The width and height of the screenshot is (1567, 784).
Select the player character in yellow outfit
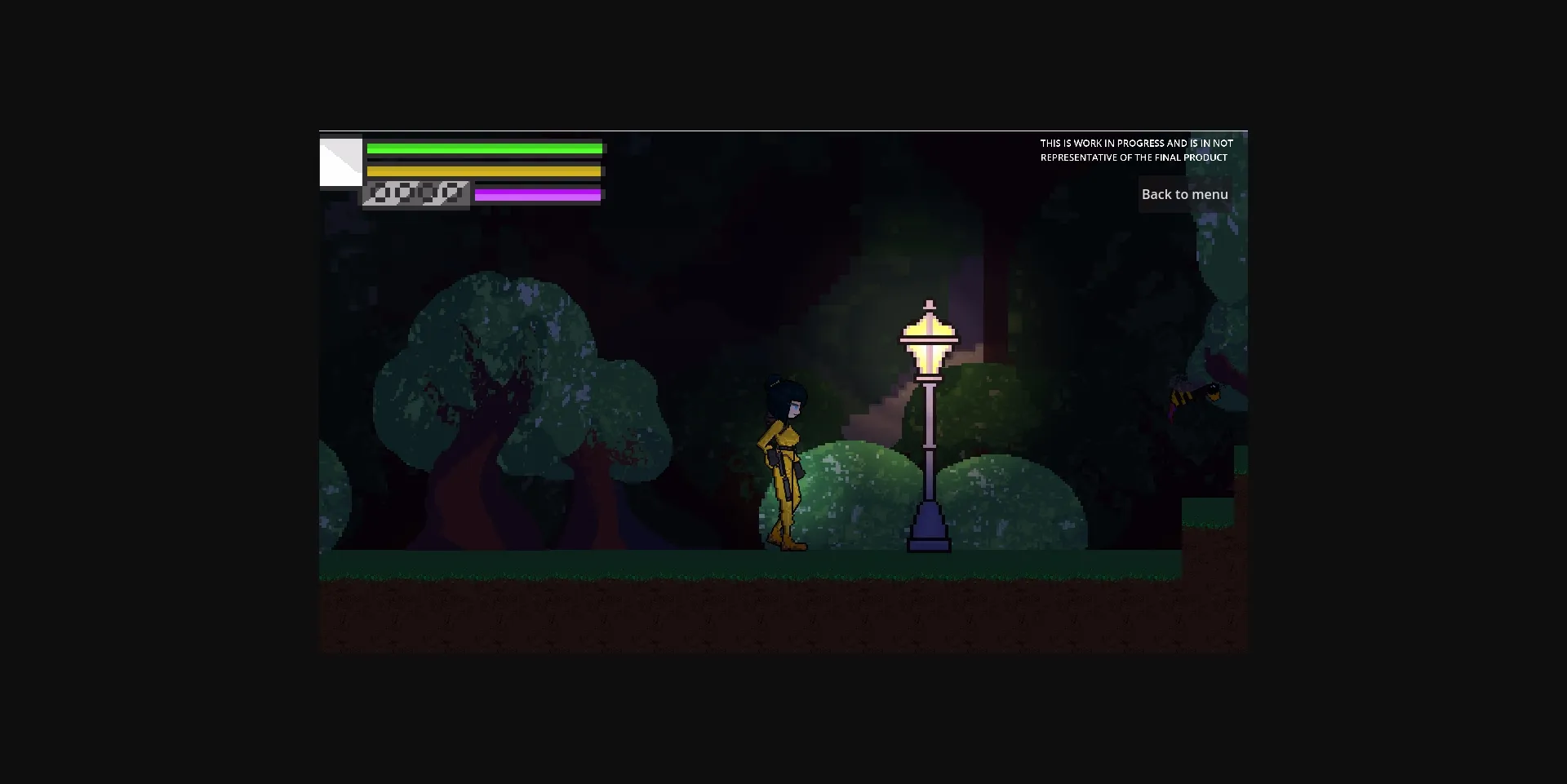click(783, 457)
